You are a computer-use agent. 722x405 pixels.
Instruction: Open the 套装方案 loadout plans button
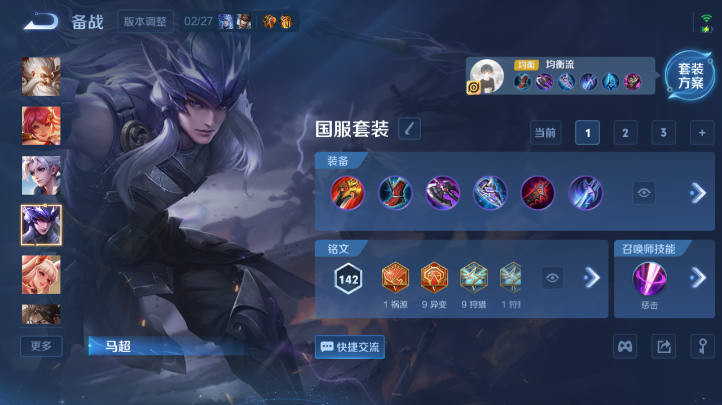point(690,76)
